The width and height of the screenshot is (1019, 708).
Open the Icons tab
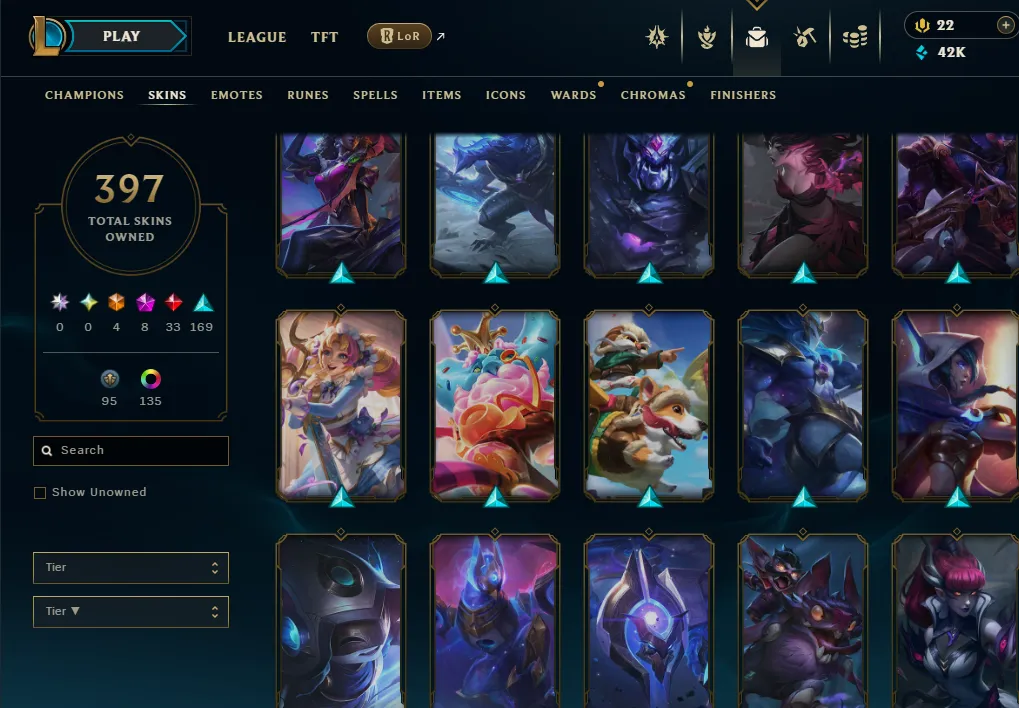506,95
